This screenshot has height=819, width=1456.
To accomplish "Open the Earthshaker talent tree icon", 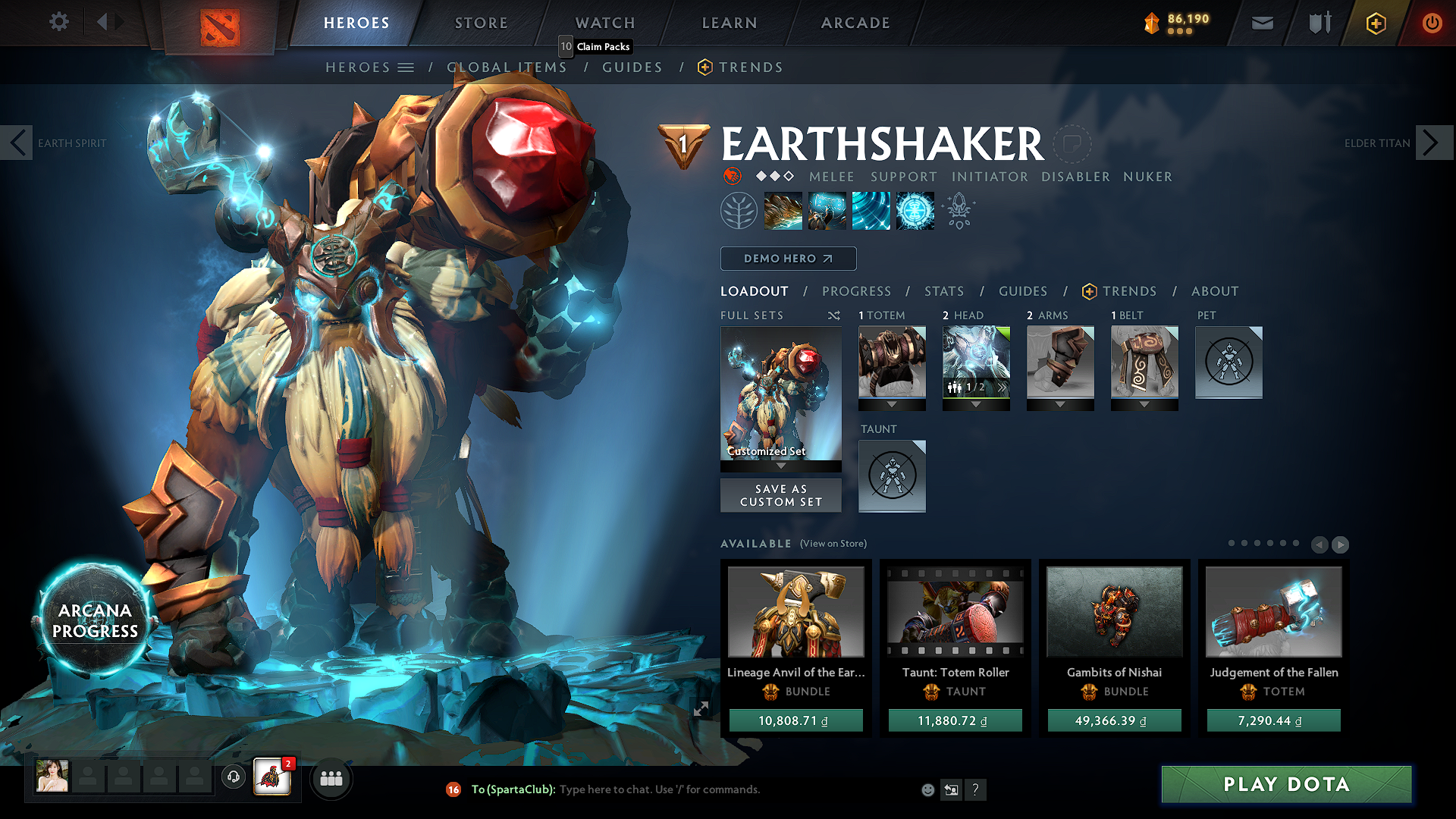I will click(x=739, y=210).
